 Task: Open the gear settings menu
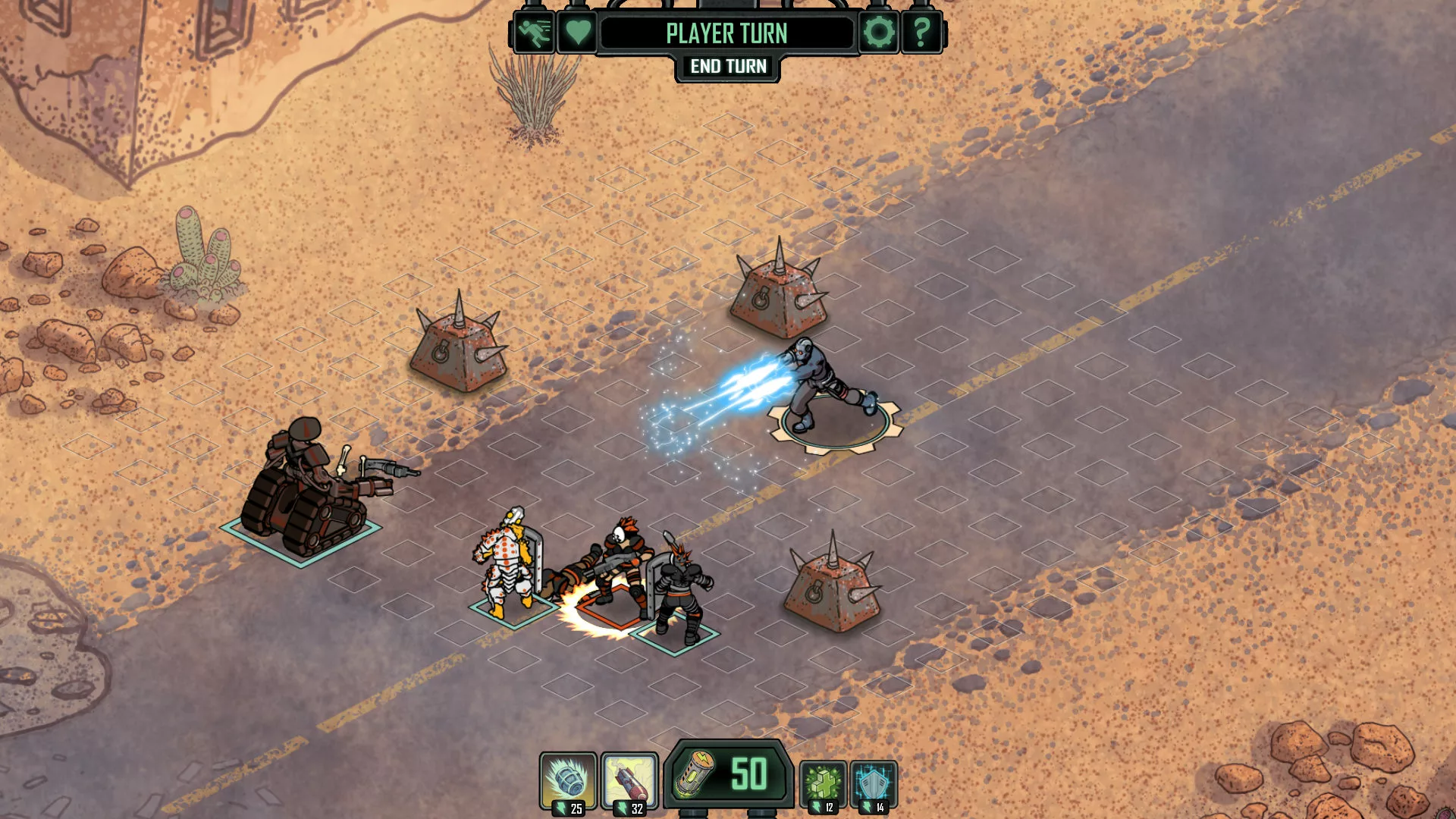(879, 33)
